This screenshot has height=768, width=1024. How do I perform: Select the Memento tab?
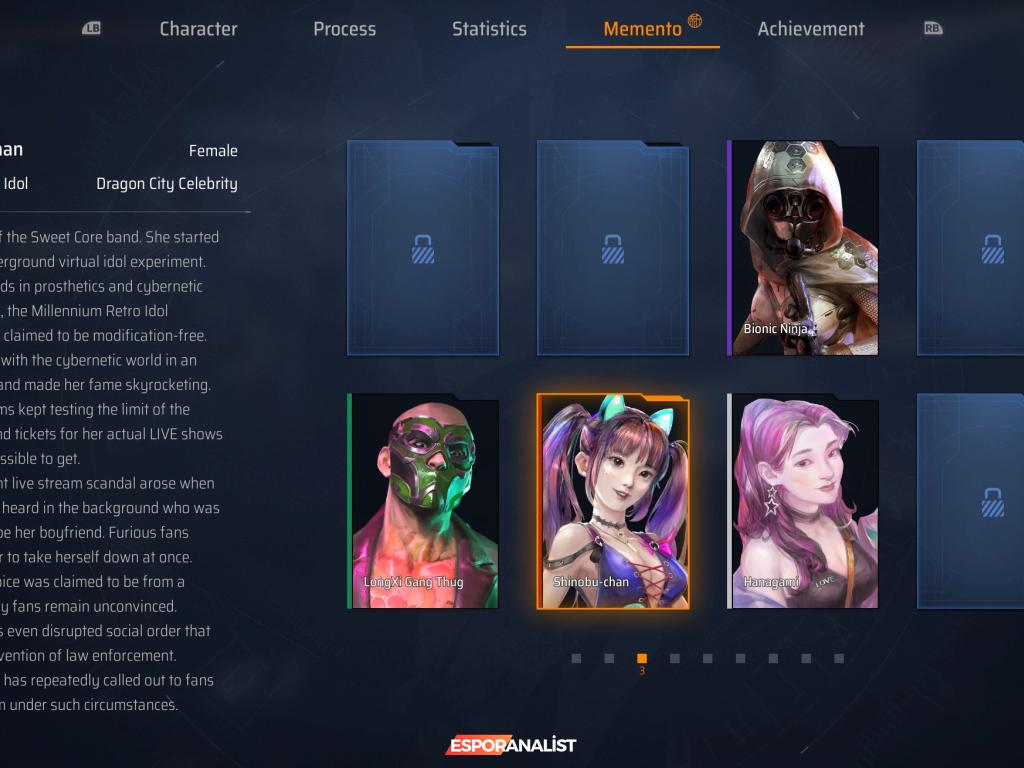click(642, 29)
